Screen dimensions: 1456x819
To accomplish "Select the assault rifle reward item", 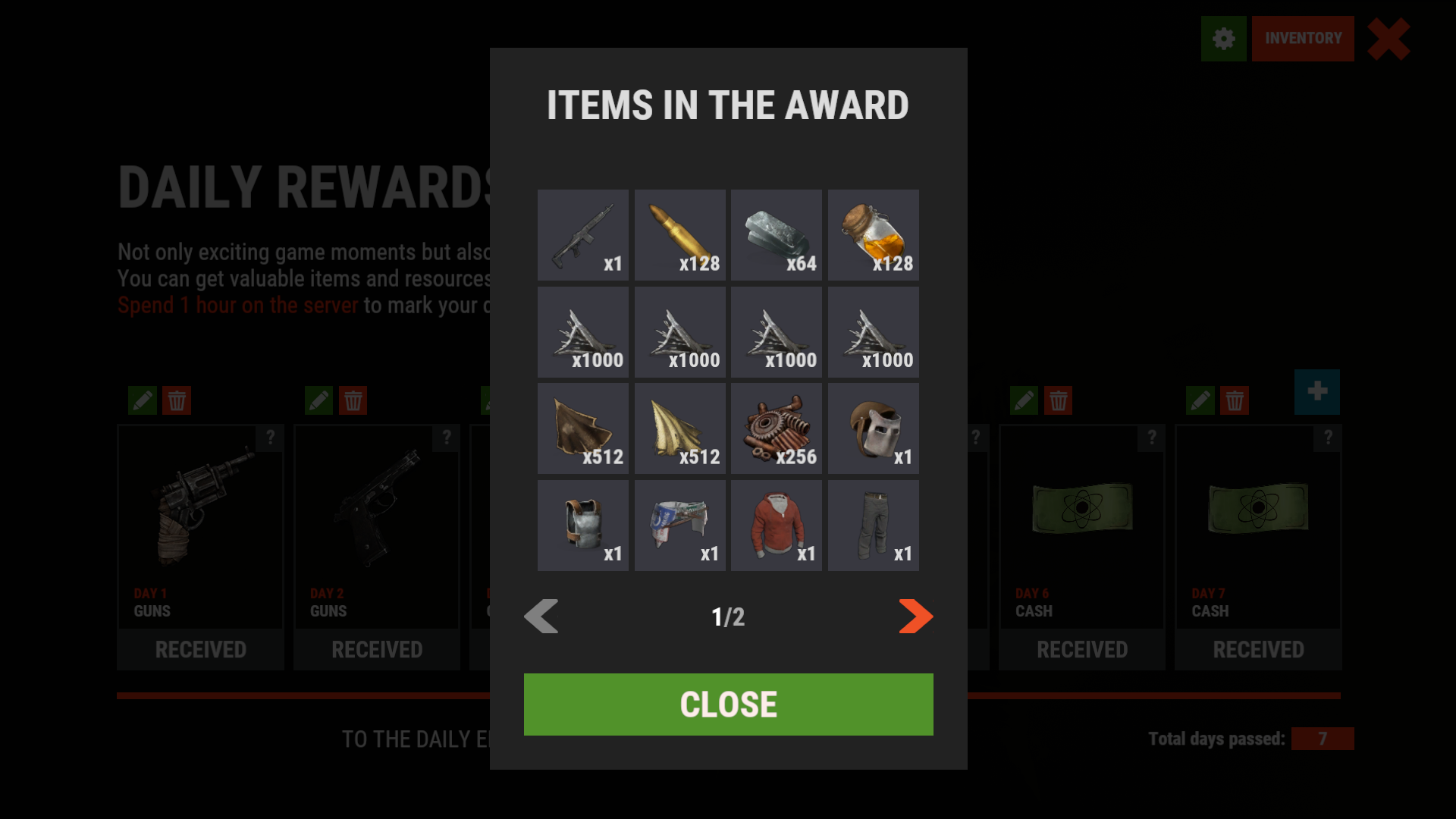I will point(583,234).
